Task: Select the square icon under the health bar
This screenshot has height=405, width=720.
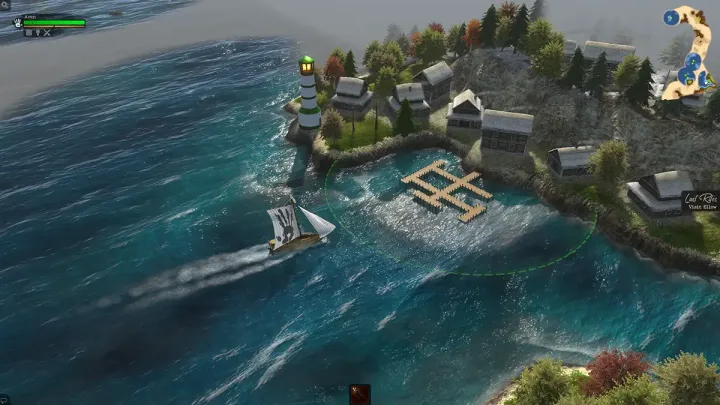Action: tap(29, 33)
